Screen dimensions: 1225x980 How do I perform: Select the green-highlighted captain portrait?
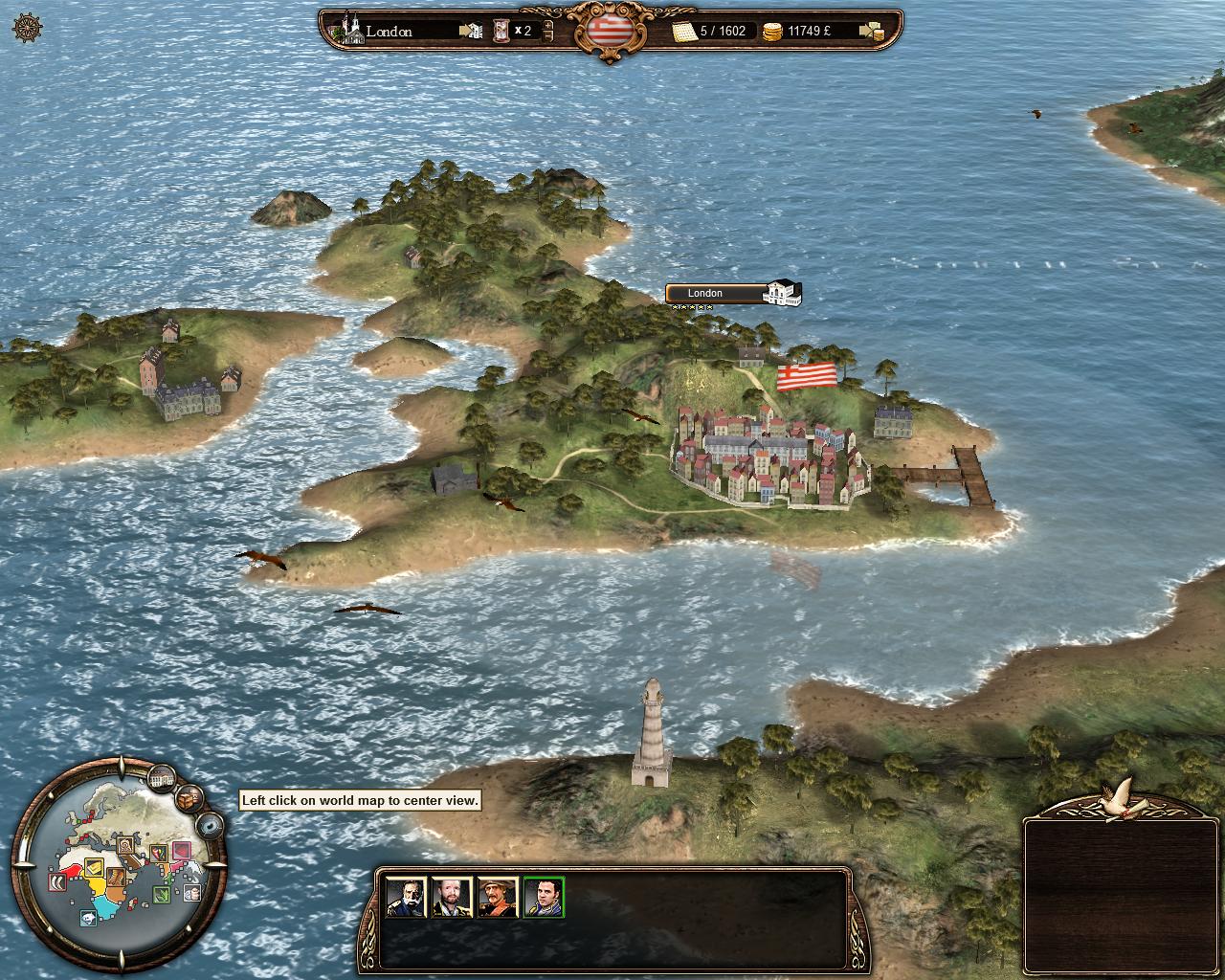(544, 897)
